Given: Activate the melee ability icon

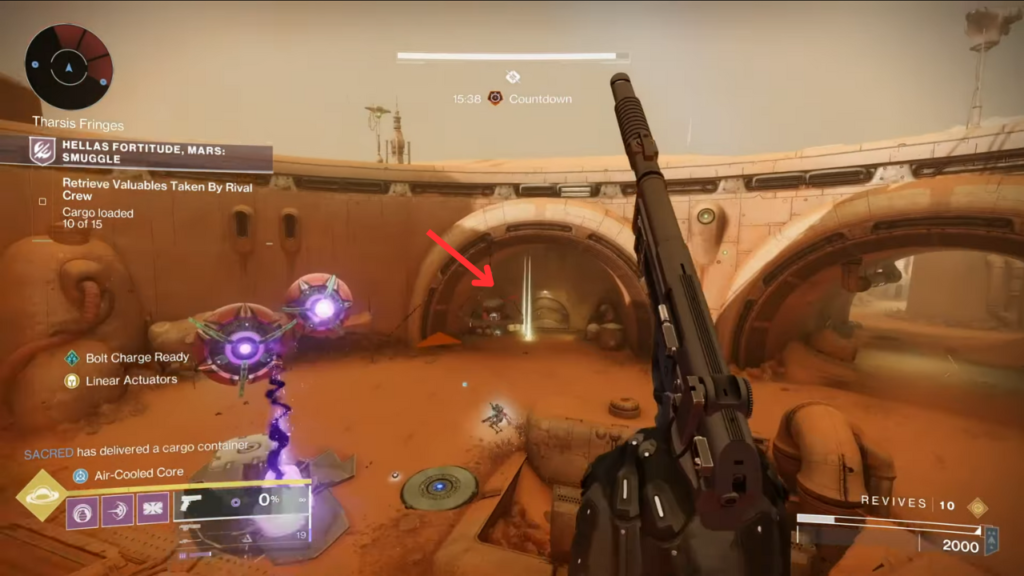Looking at the screenshot, I should [117, 510].
